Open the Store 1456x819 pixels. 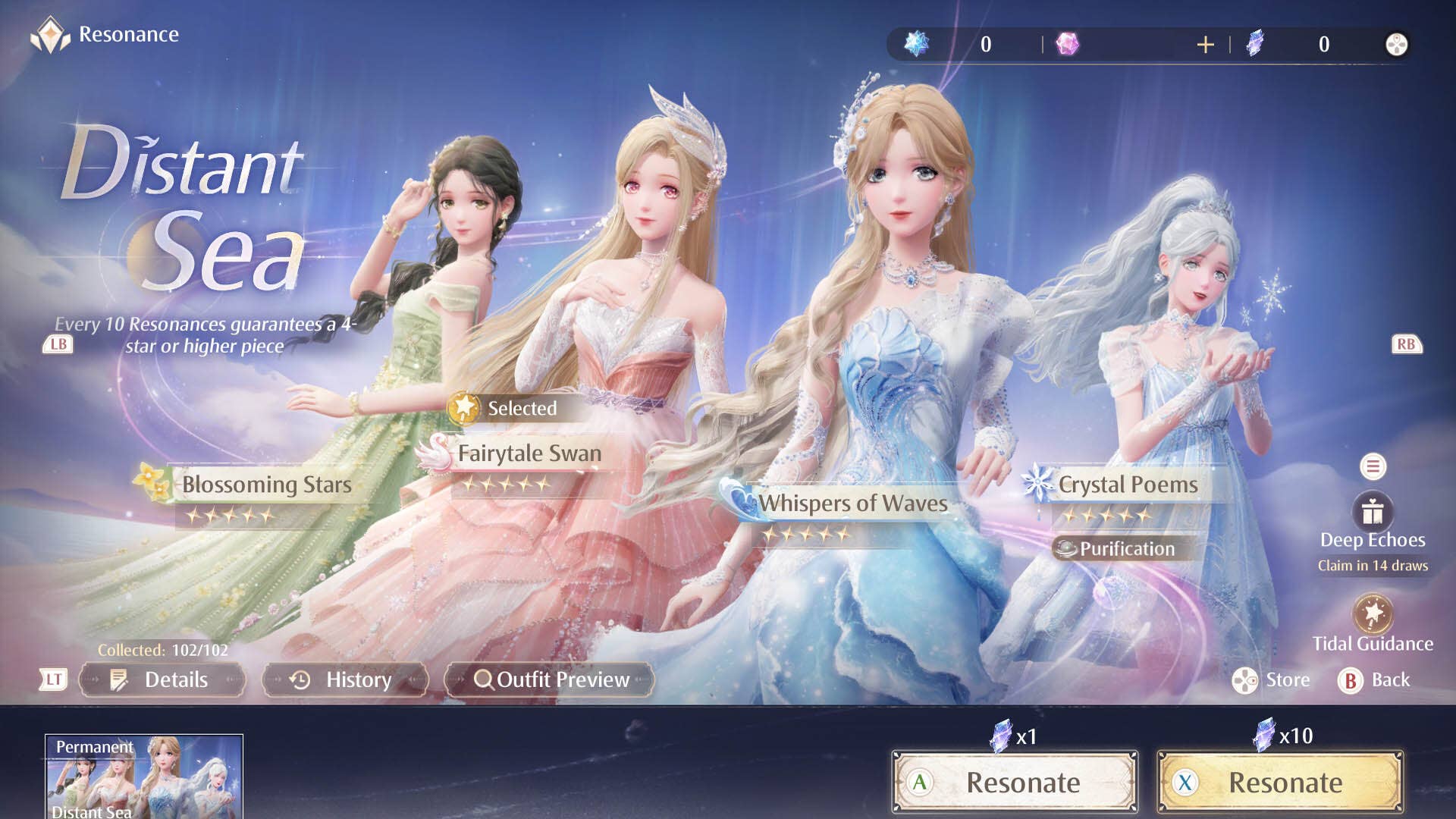[x=1272, y=680]
